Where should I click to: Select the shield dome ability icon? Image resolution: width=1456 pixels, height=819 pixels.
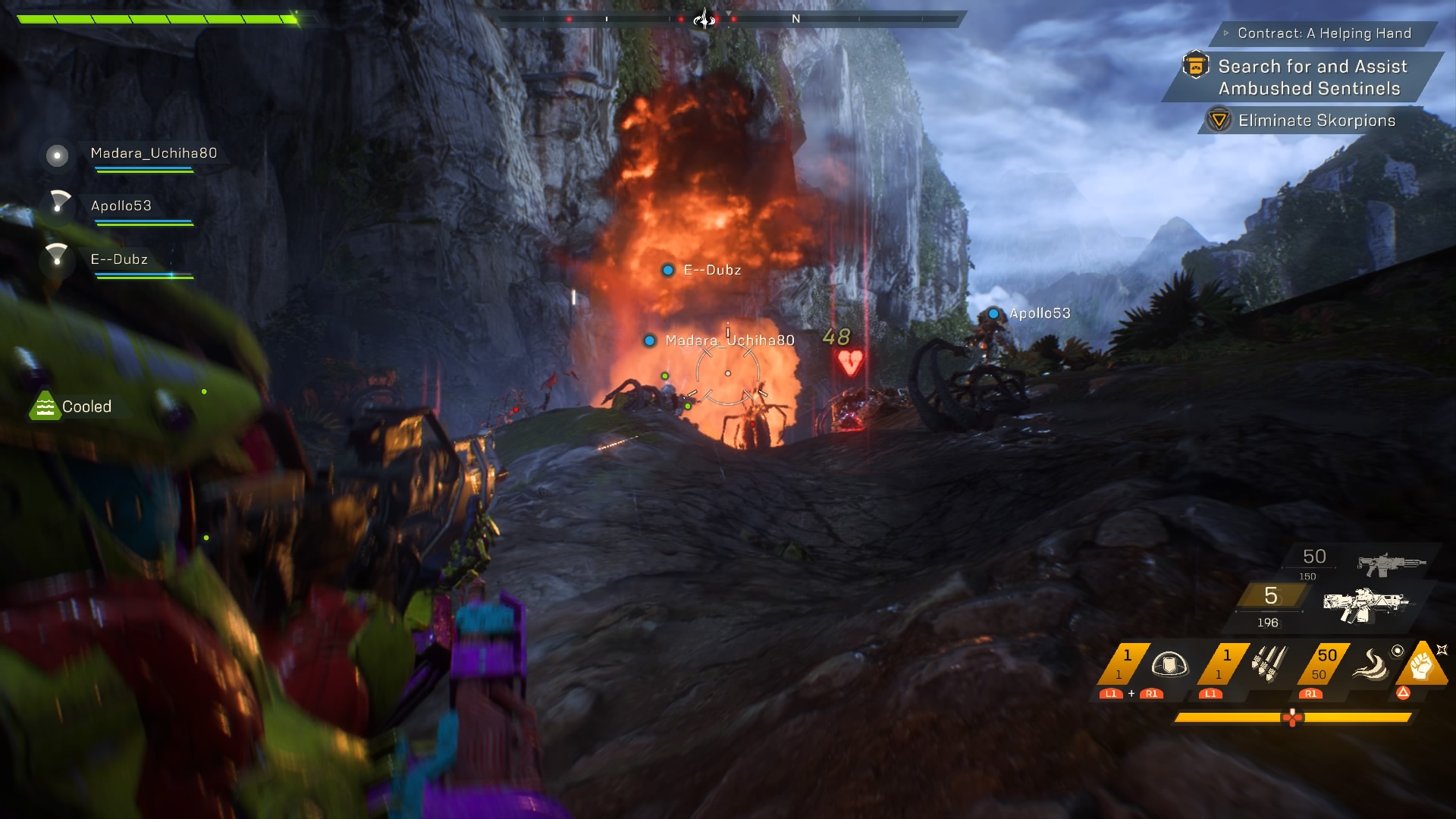click(x=1169, y=665)
